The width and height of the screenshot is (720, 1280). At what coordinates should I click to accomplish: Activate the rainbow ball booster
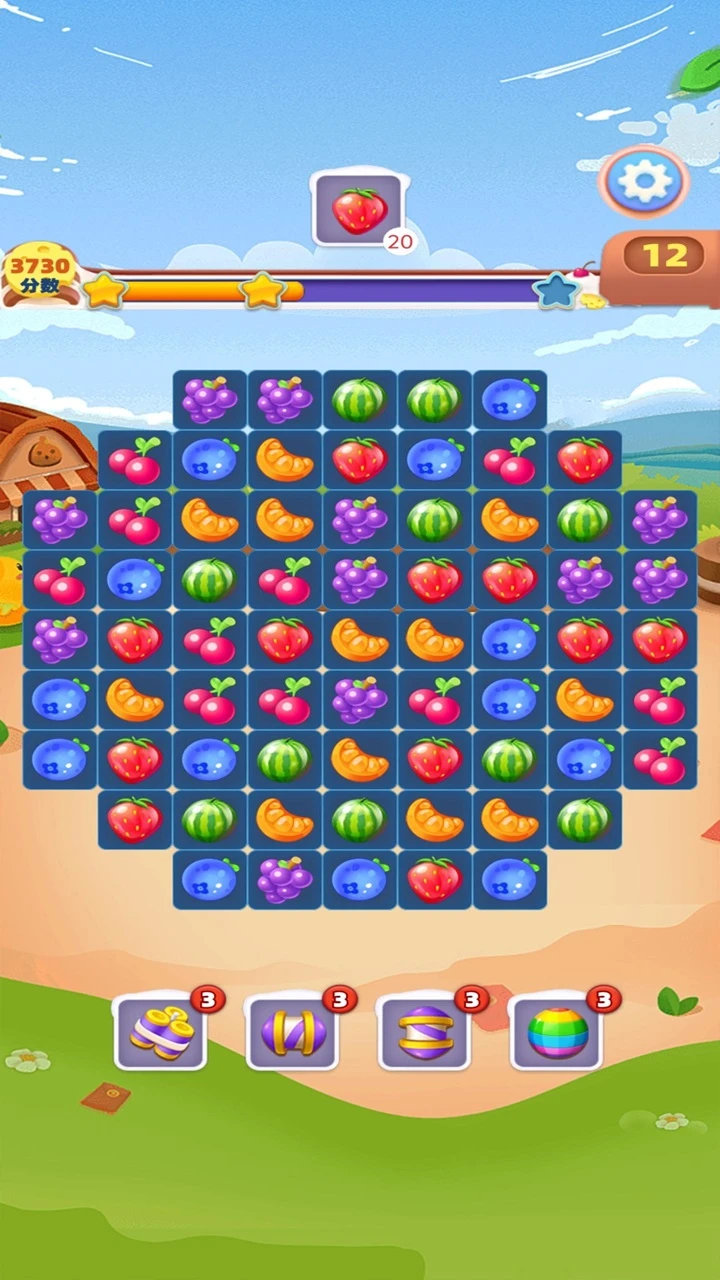click(556, 1032)
